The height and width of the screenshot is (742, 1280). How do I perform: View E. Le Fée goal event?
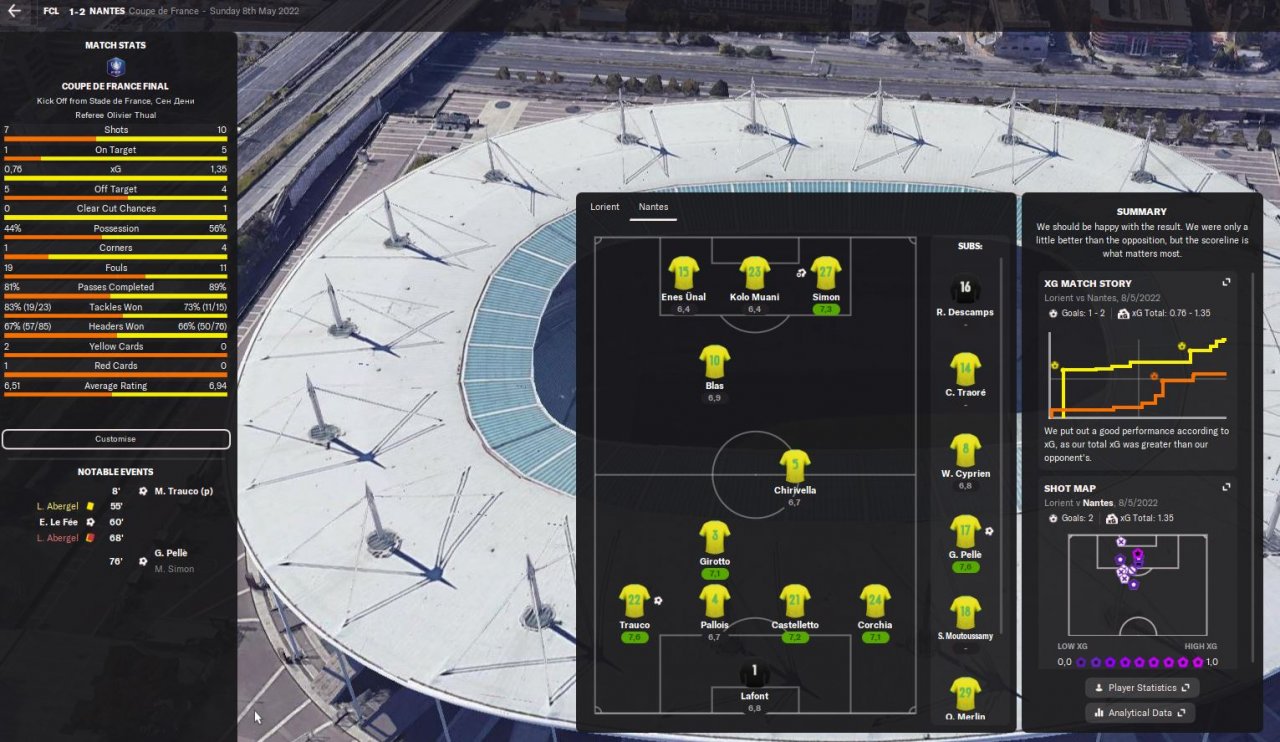58,522
